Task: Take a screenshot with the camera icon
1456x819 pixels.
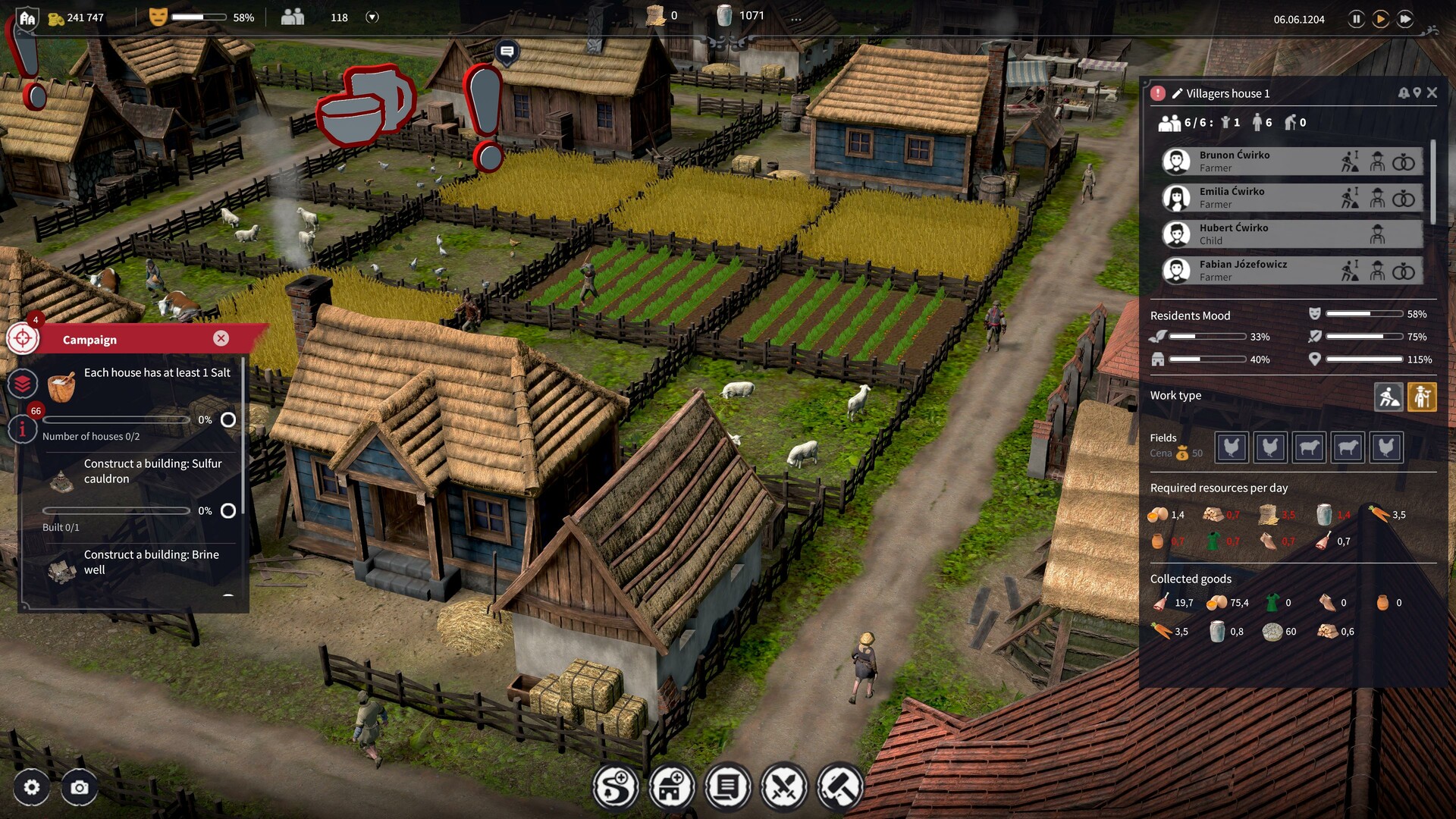Action: [79, 788]
